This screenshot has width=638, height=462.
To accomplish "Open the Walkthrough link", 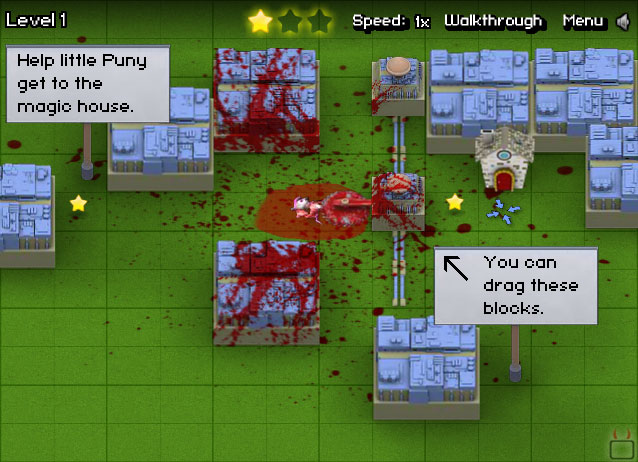I will (x=493, y=21).
